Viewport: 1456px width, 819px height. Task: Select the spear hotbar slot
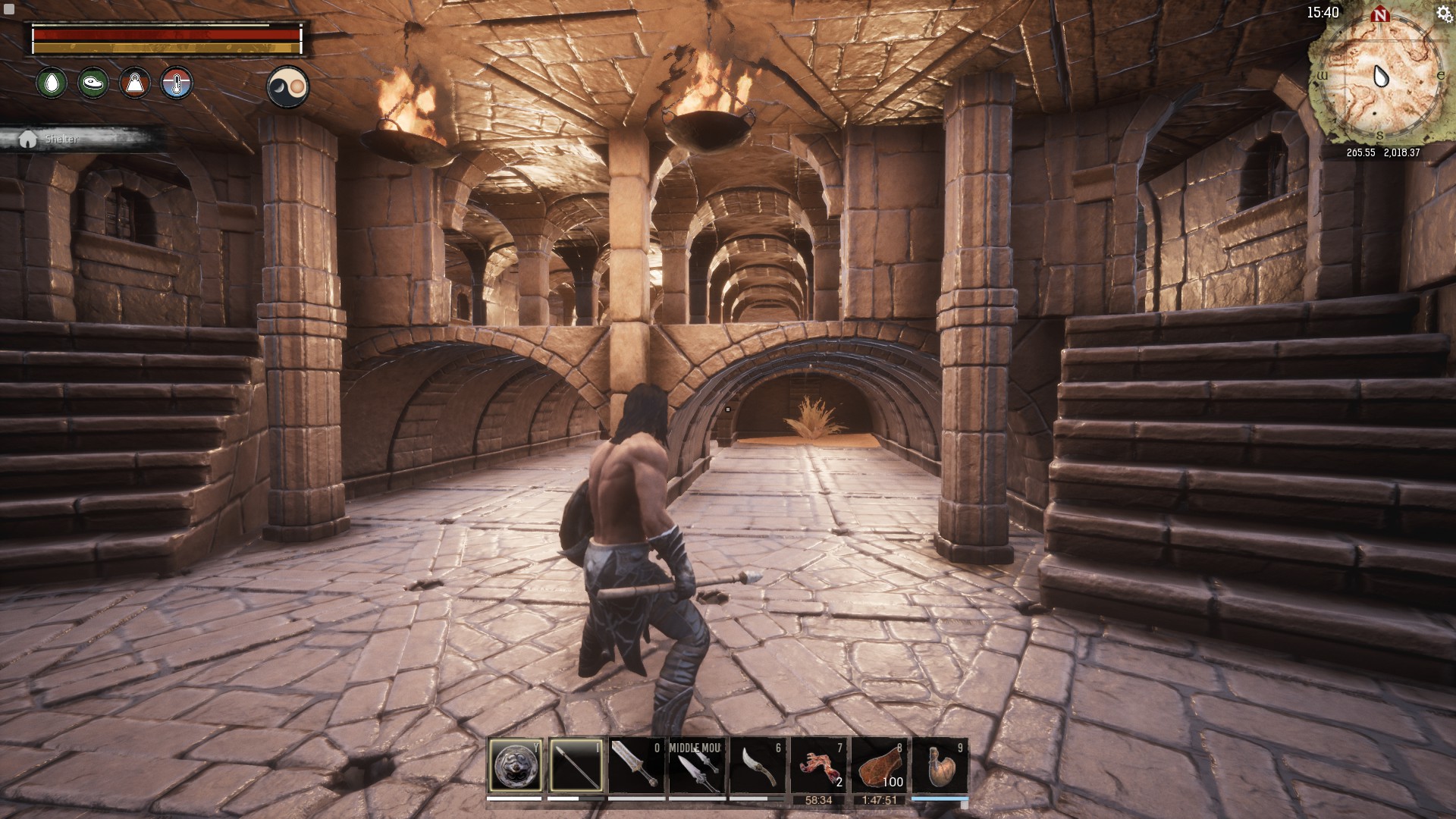[x=576, y=766]
